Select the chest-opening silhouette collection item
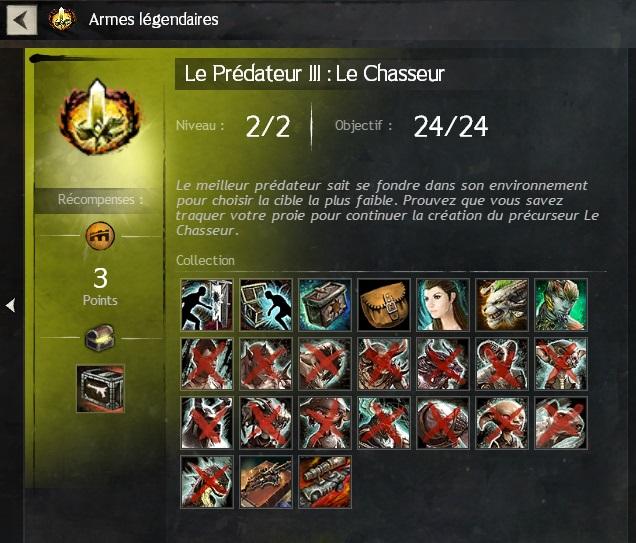This screenshot has width=636, height=543. pyautogui.click(x=266, y=305)
